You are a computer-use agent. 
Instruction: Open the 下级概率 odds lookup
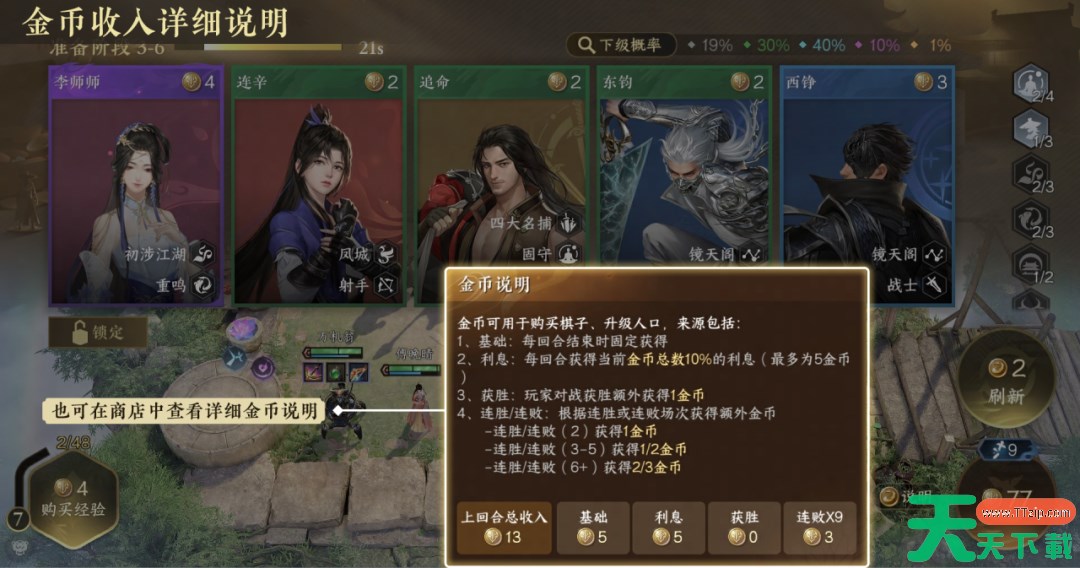621,45
